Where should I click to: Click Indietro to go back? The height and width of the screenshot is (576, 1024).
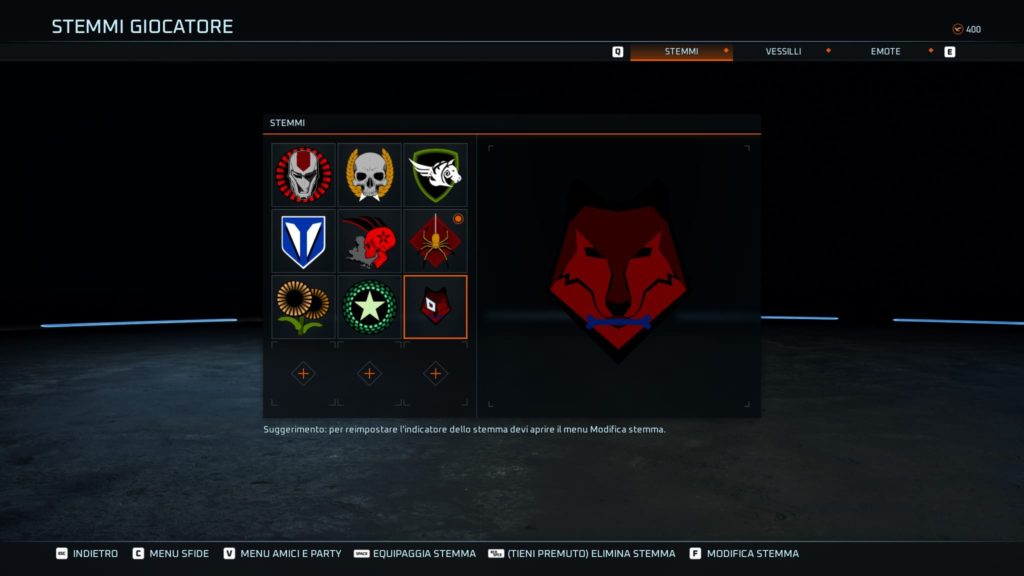87,553
